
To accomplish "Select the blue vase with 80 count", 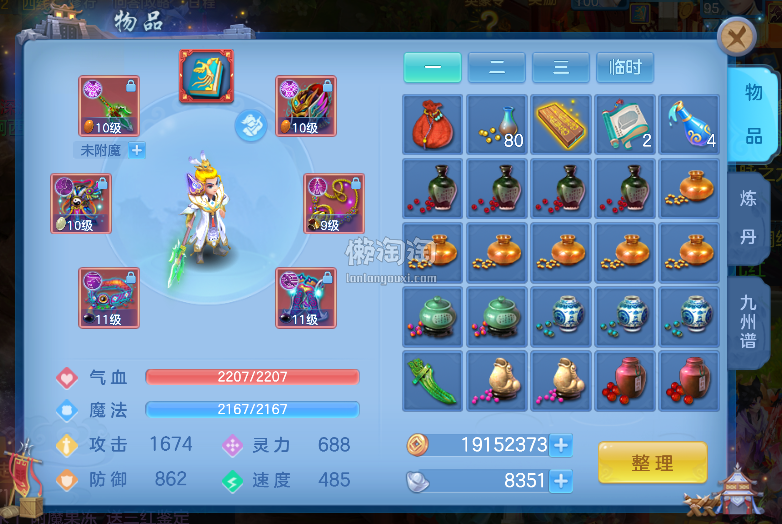I will 497,124.
